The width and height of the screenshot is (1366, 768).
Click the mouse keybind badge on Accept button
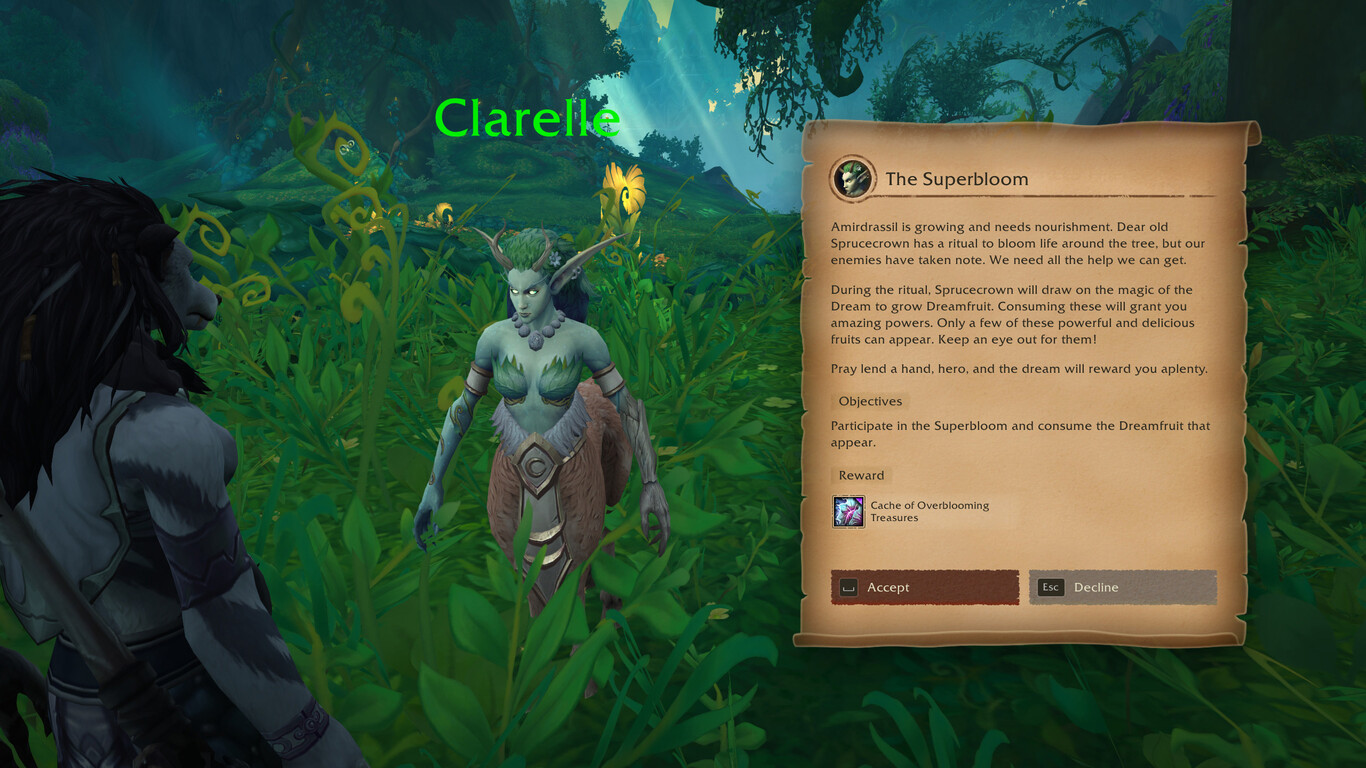(x=848, y=587)
